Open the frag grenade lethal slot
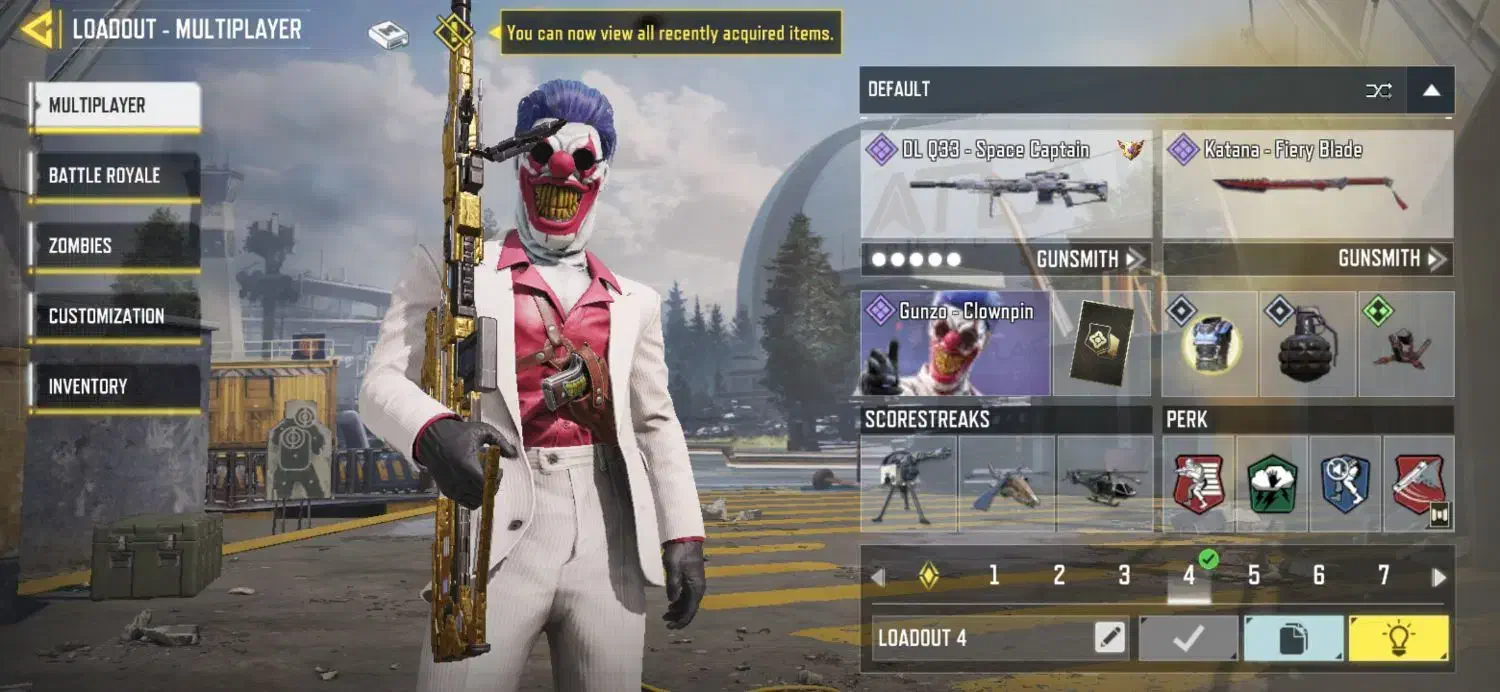1500x692 pixels. 1307,344
